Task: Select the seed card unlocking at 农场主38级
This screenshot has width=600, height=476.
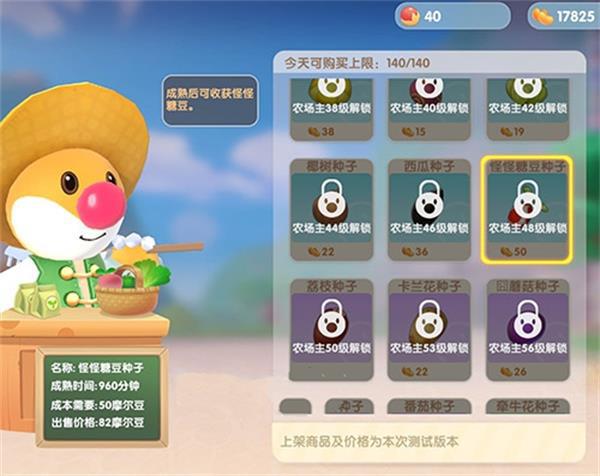Action: click(331, 108)
